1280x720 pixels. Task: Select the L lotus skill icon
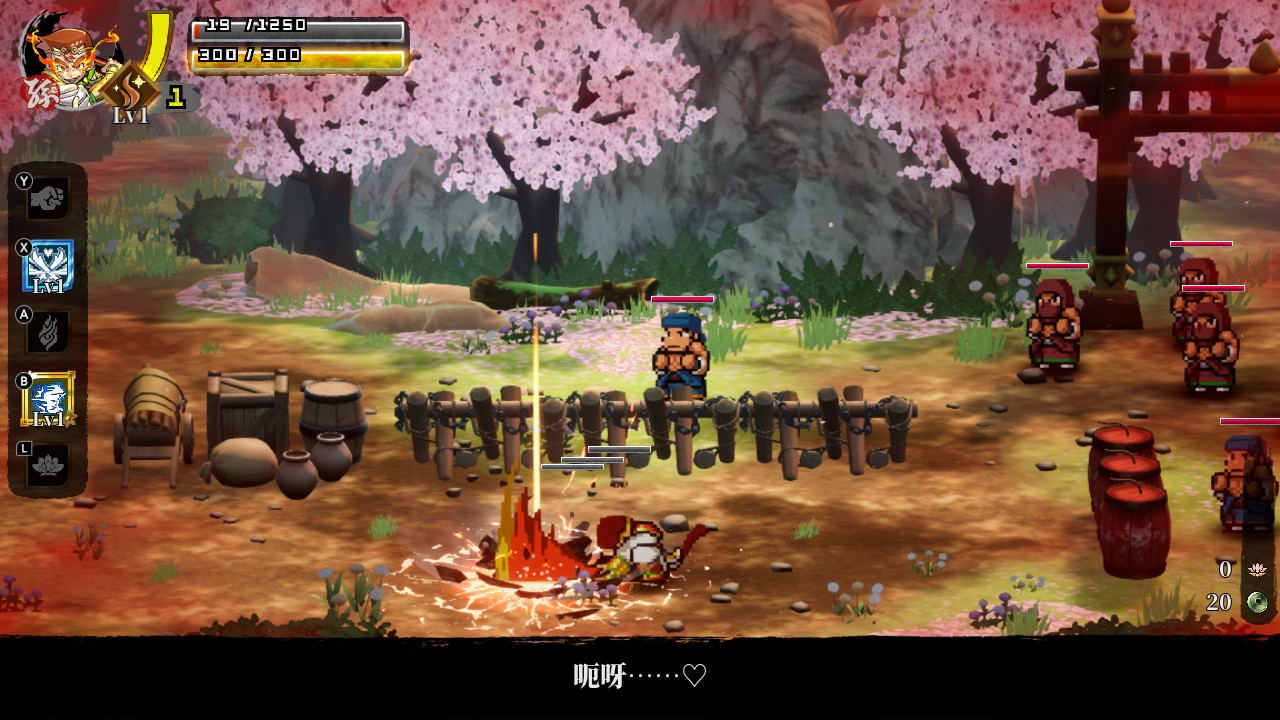(x=47, y=466)
